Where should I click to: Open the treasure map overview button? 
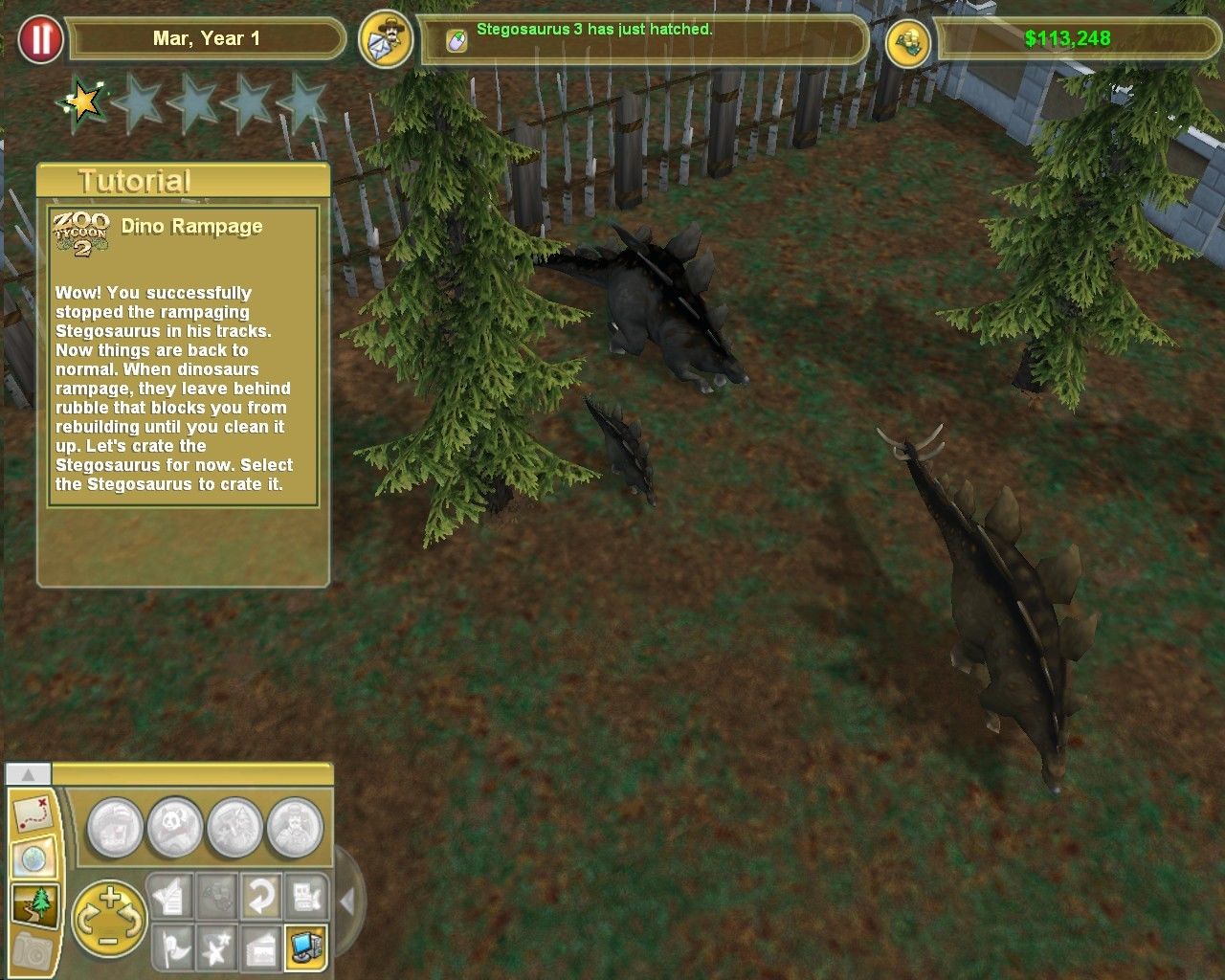click(33, 813)
